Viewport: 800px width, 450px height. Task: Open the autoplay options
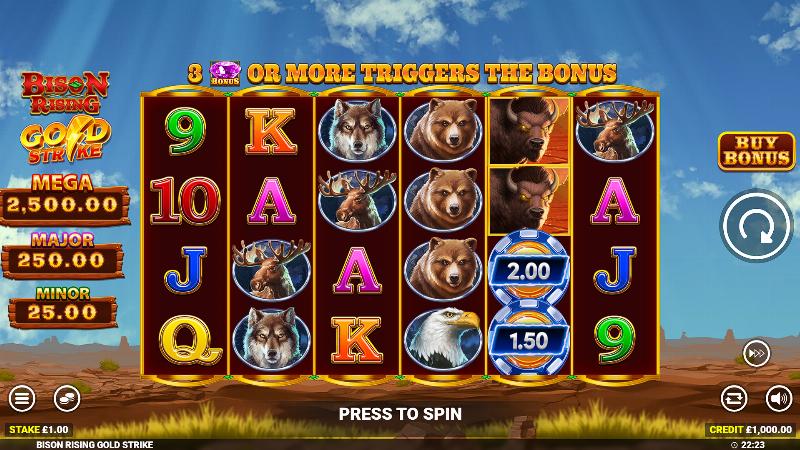pyautogui.click(x=734, y=397)
